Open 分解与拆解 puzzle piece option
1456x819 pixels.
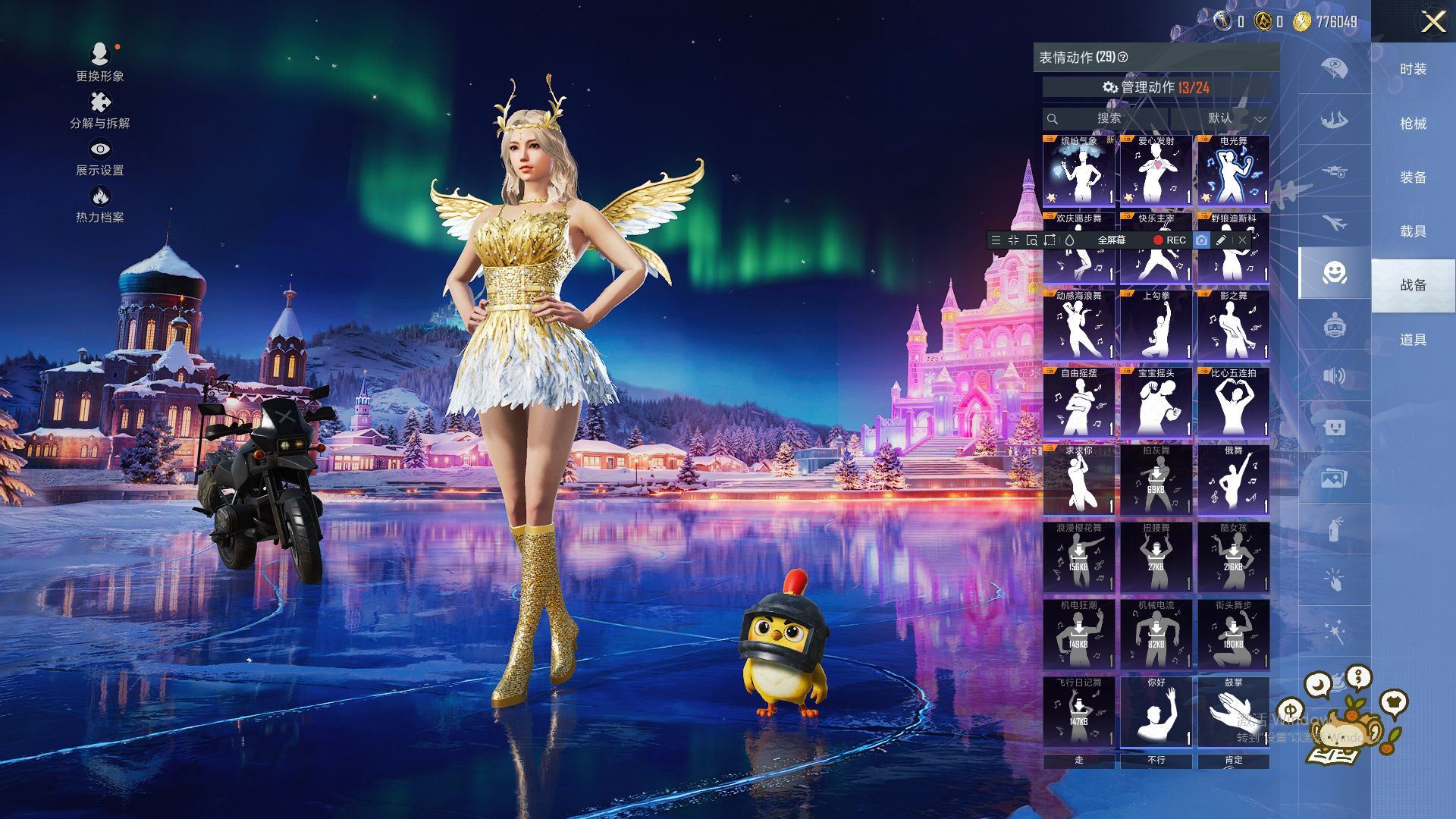[x=99, y=110]
